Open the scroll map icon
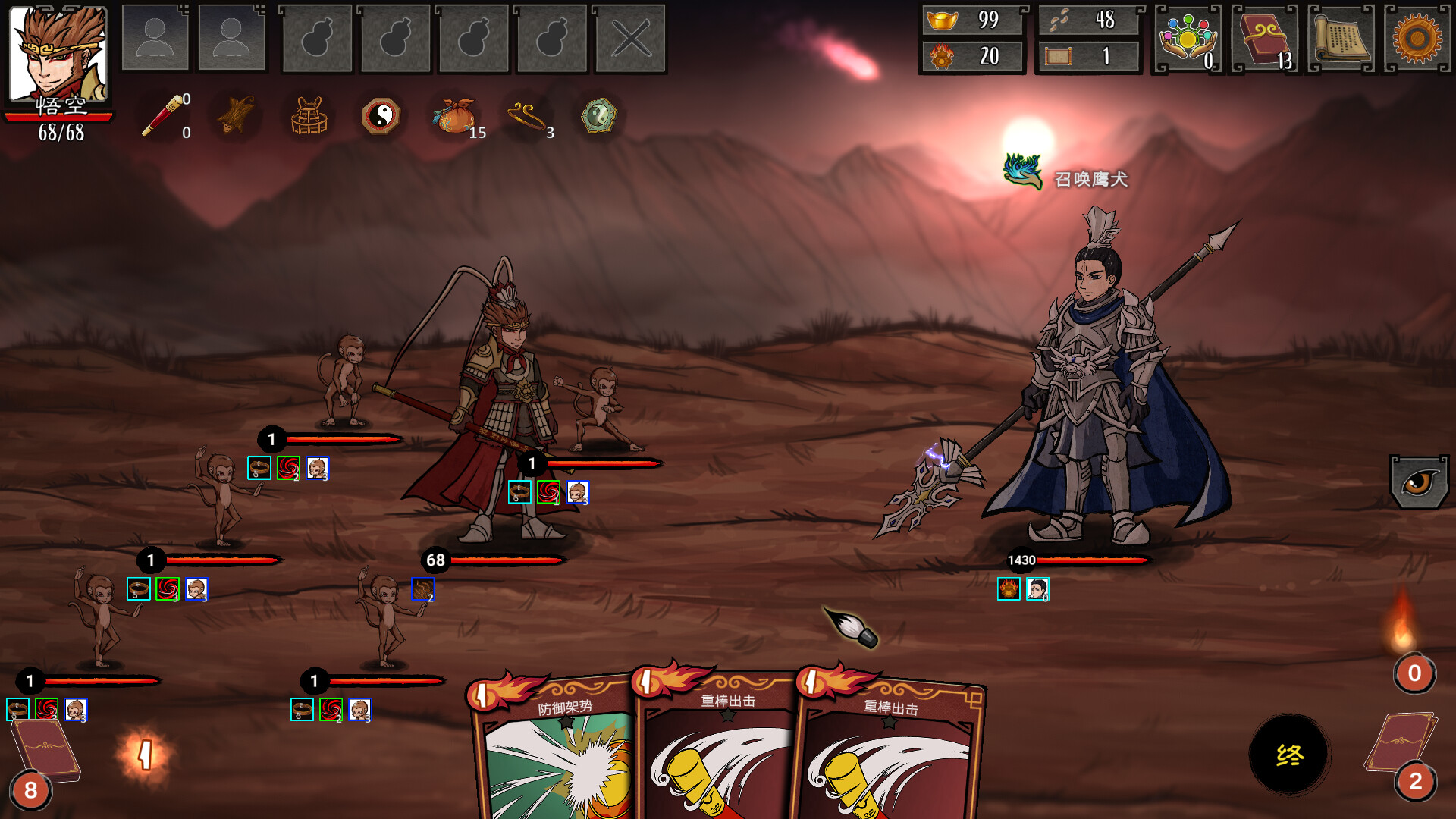The width and height of the screenshot is (1456, 819). click(x=1341, y=39)
